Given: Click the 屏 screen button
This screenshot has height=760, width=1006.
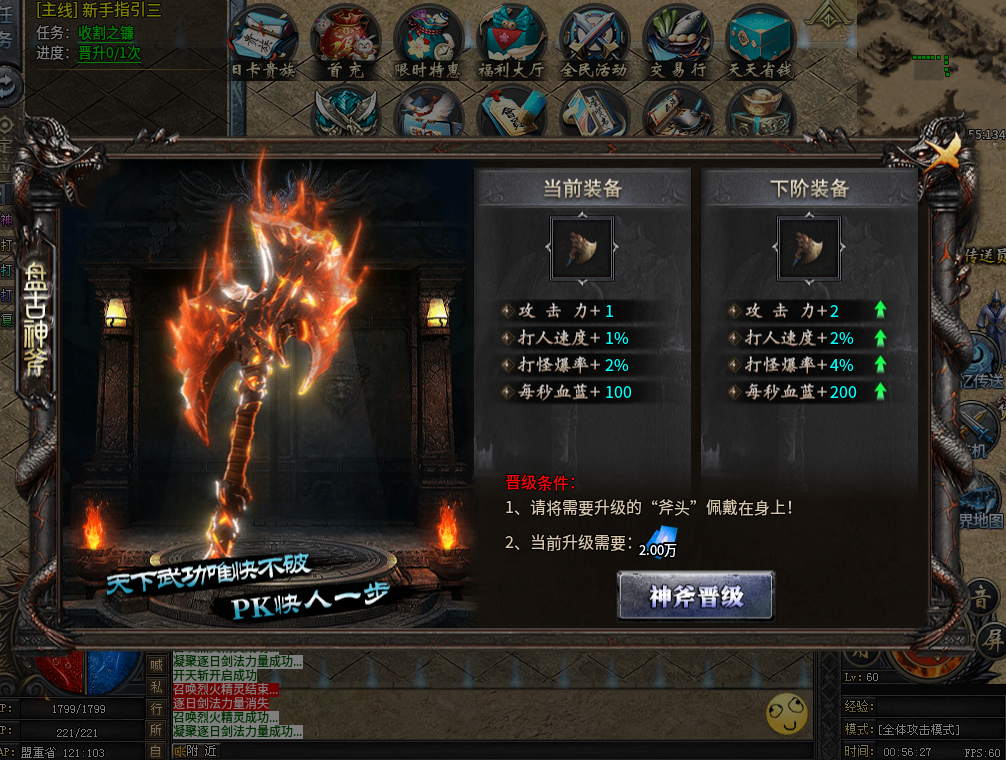Looking at the screenshot, I should coord(990,637).
